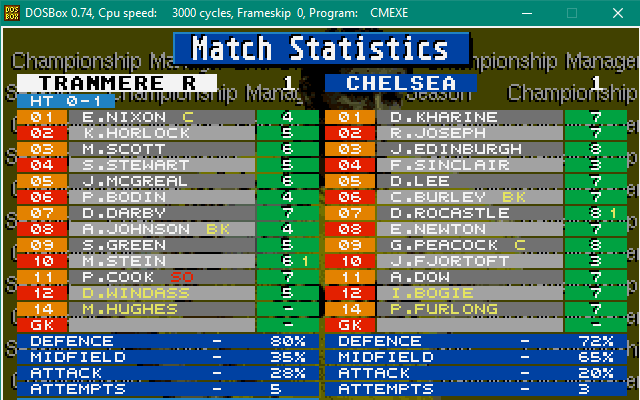The height and width of the screenshot is (400, 640).
Task: Minimize the DOSBox window
Action: [525, 12]
